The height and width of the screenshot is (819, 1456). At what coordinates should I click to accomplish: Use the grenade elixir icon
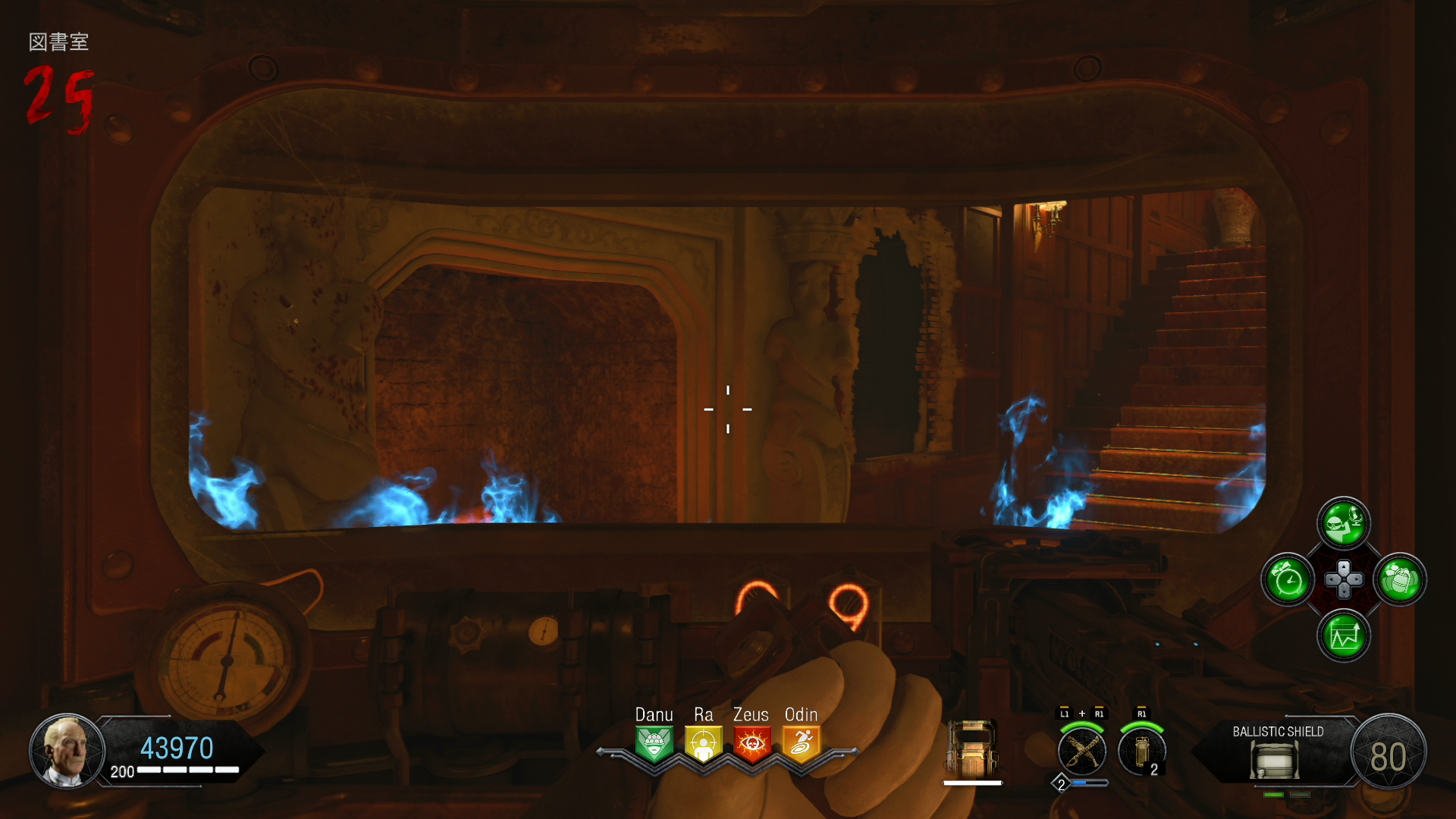[x=1399, y=580]
